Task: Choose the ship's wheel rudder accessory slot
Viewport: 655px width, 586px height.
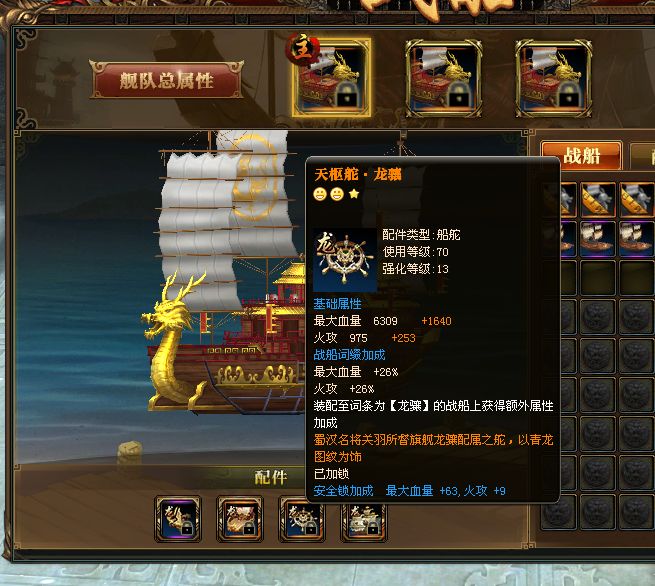Action: (302, 519)
